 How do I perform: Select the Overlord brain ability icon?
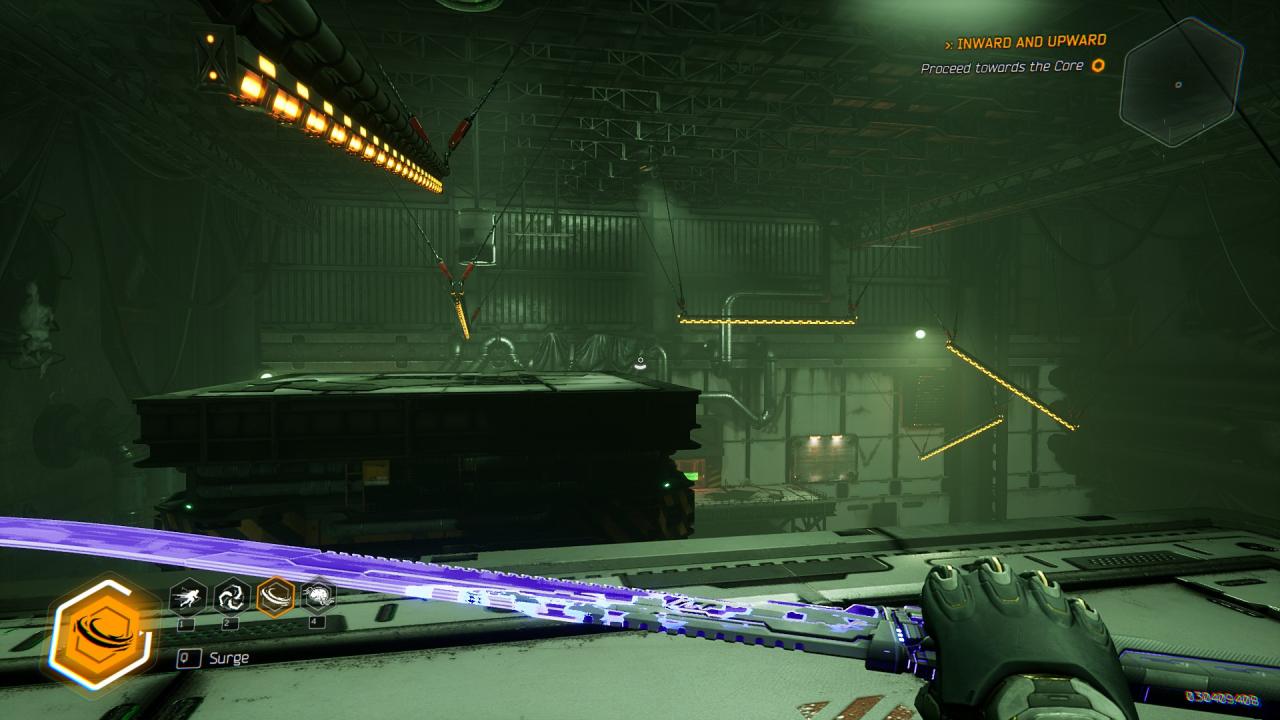[318, 597]
